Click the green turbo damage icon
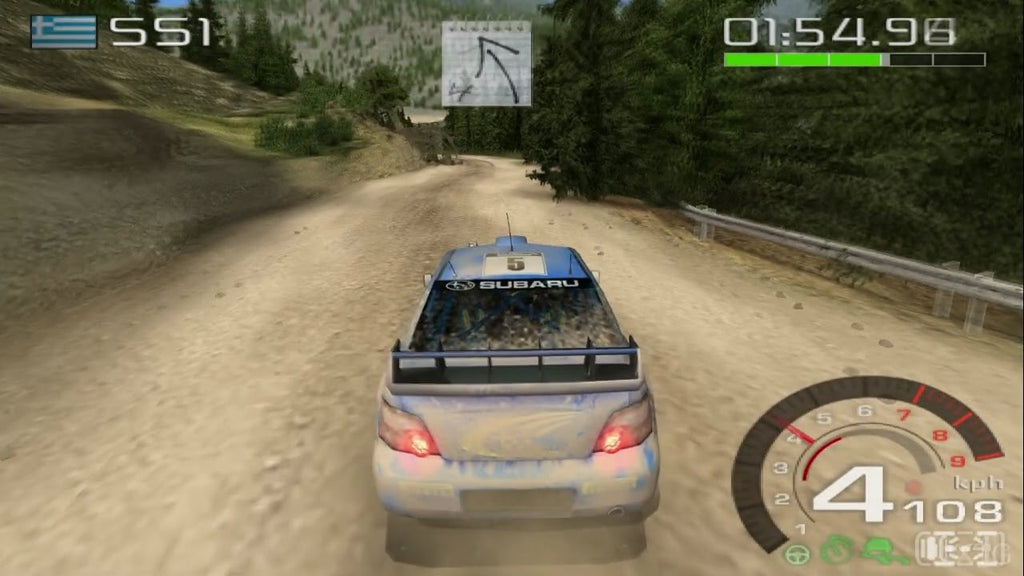This screenshot has height=576, width=1024. (839, 550)
